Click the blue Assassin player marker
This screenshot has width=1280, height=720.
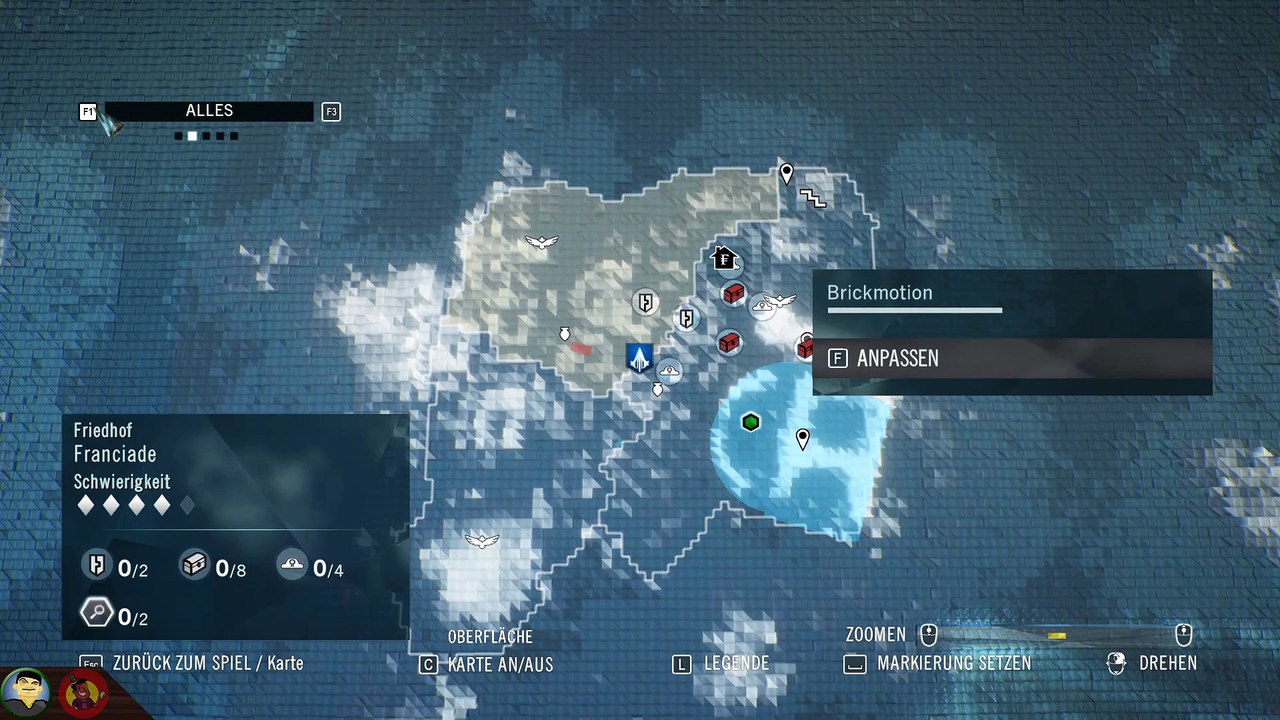639,357
